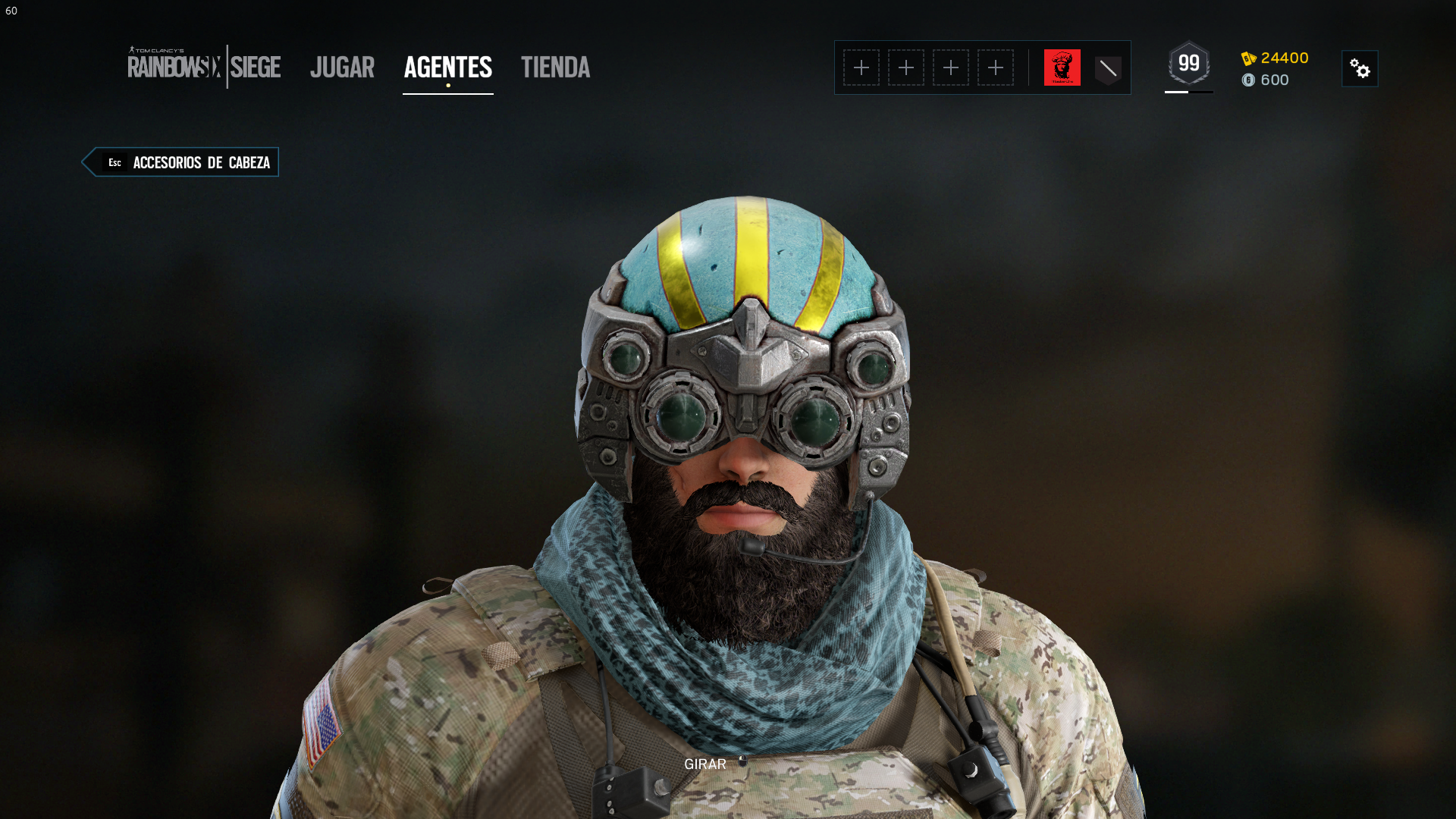Screen dimensions: 1456x819
Task: Select the third empty plus slot
Action: 951,67
